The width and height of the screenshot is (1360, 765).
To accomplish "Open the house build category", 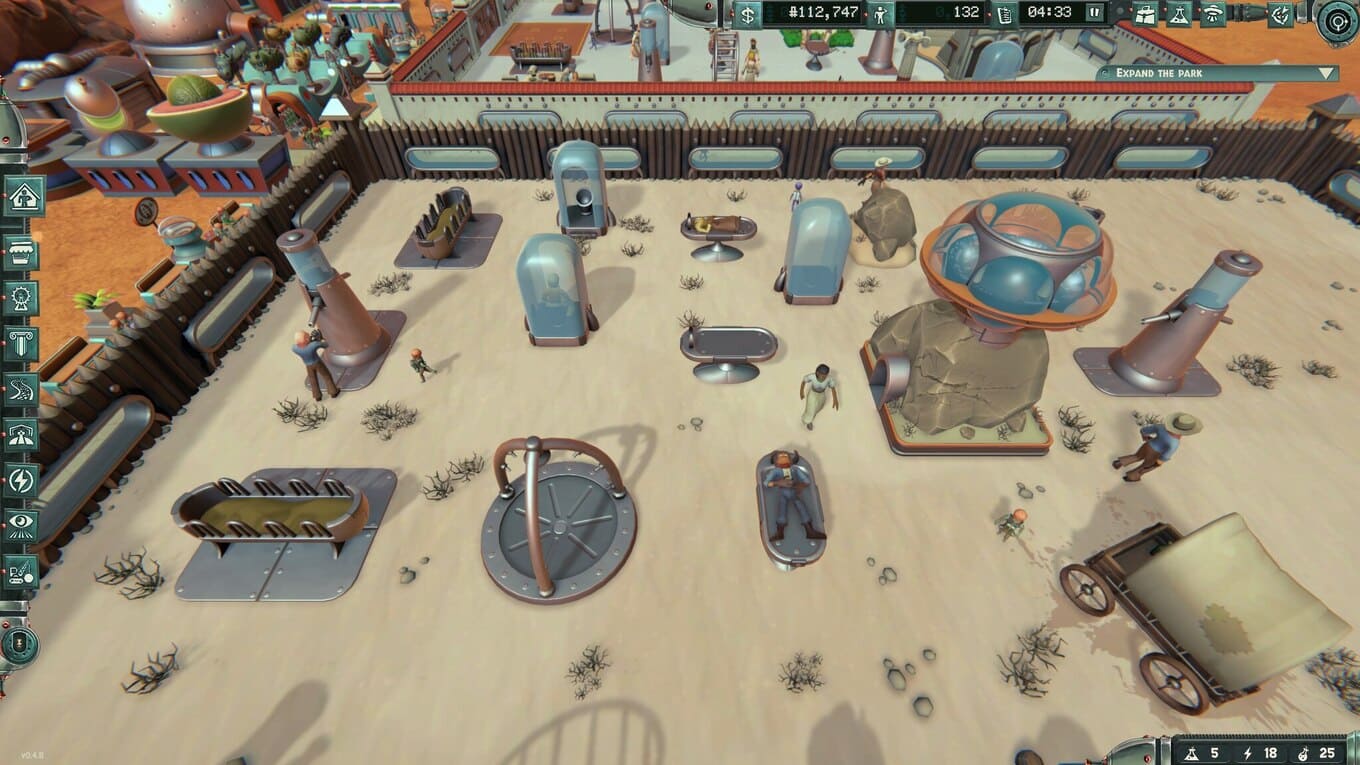I will (x=20, y=196).
